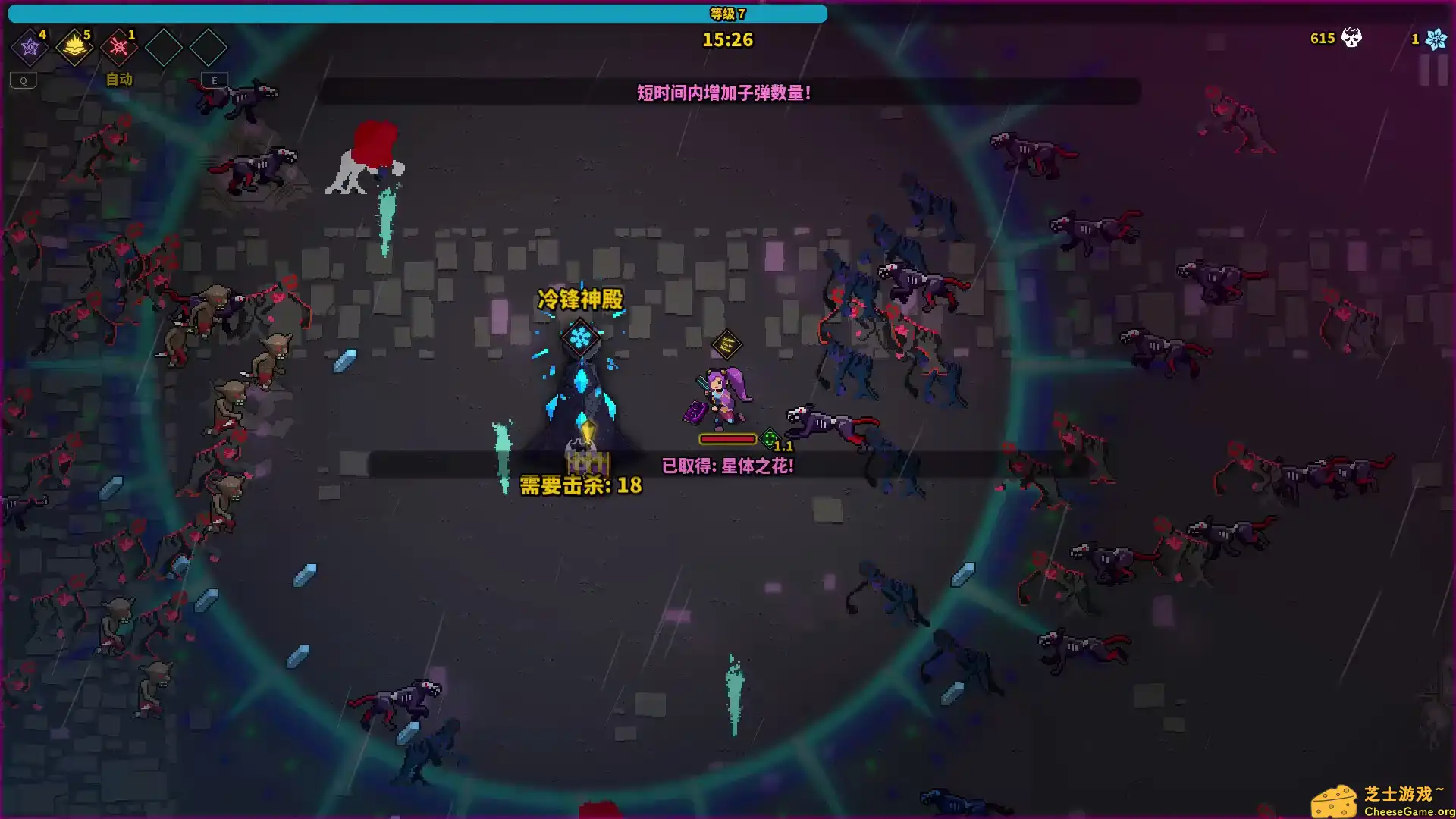Expand the second empty diamond ability slot
Viewport: 1456px width, 819px height.
click(209, 47)
